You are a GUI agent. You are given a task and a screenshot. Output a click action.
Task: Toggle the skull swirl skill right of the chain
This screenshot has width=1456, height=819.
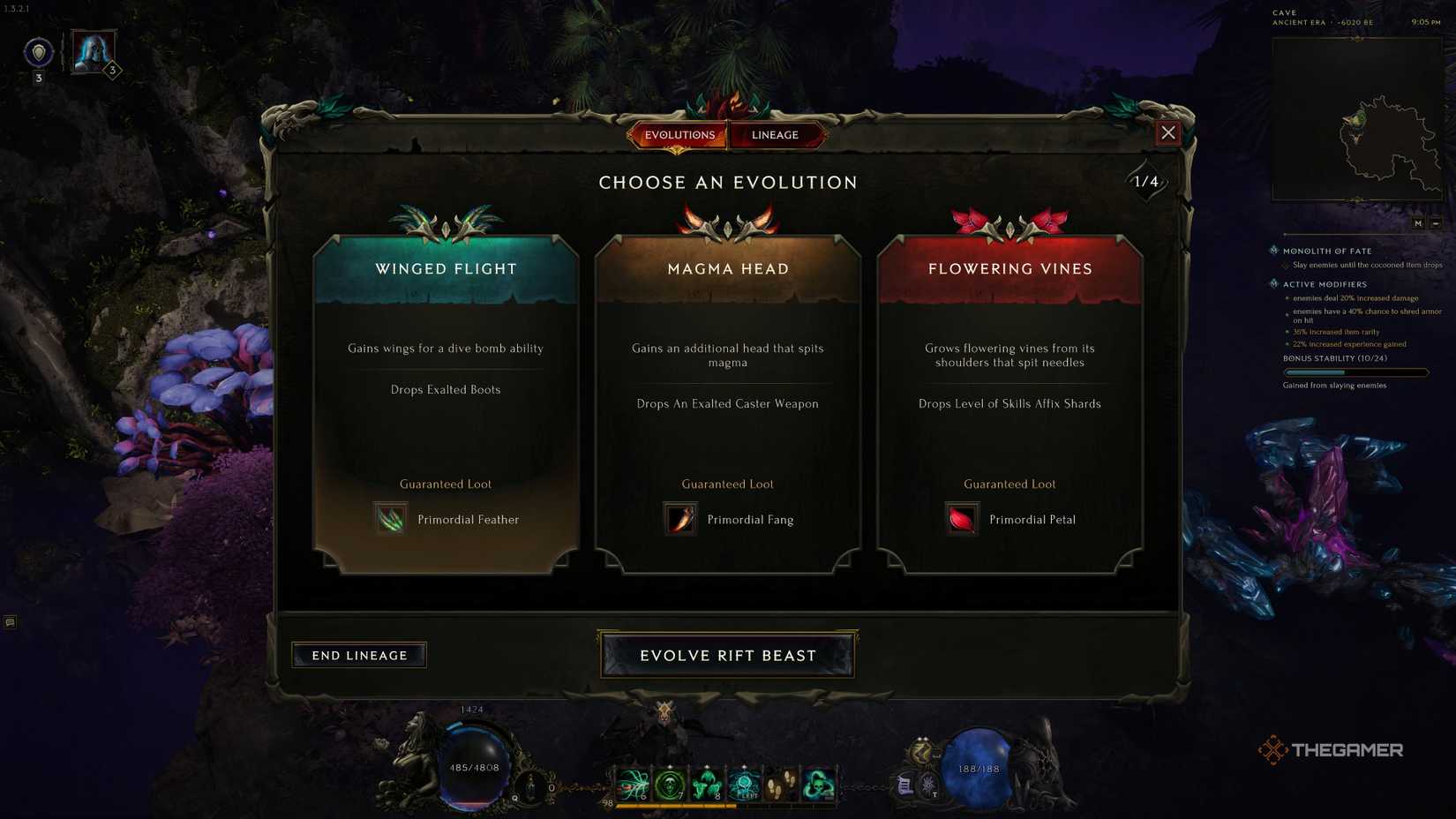point(817,782)
